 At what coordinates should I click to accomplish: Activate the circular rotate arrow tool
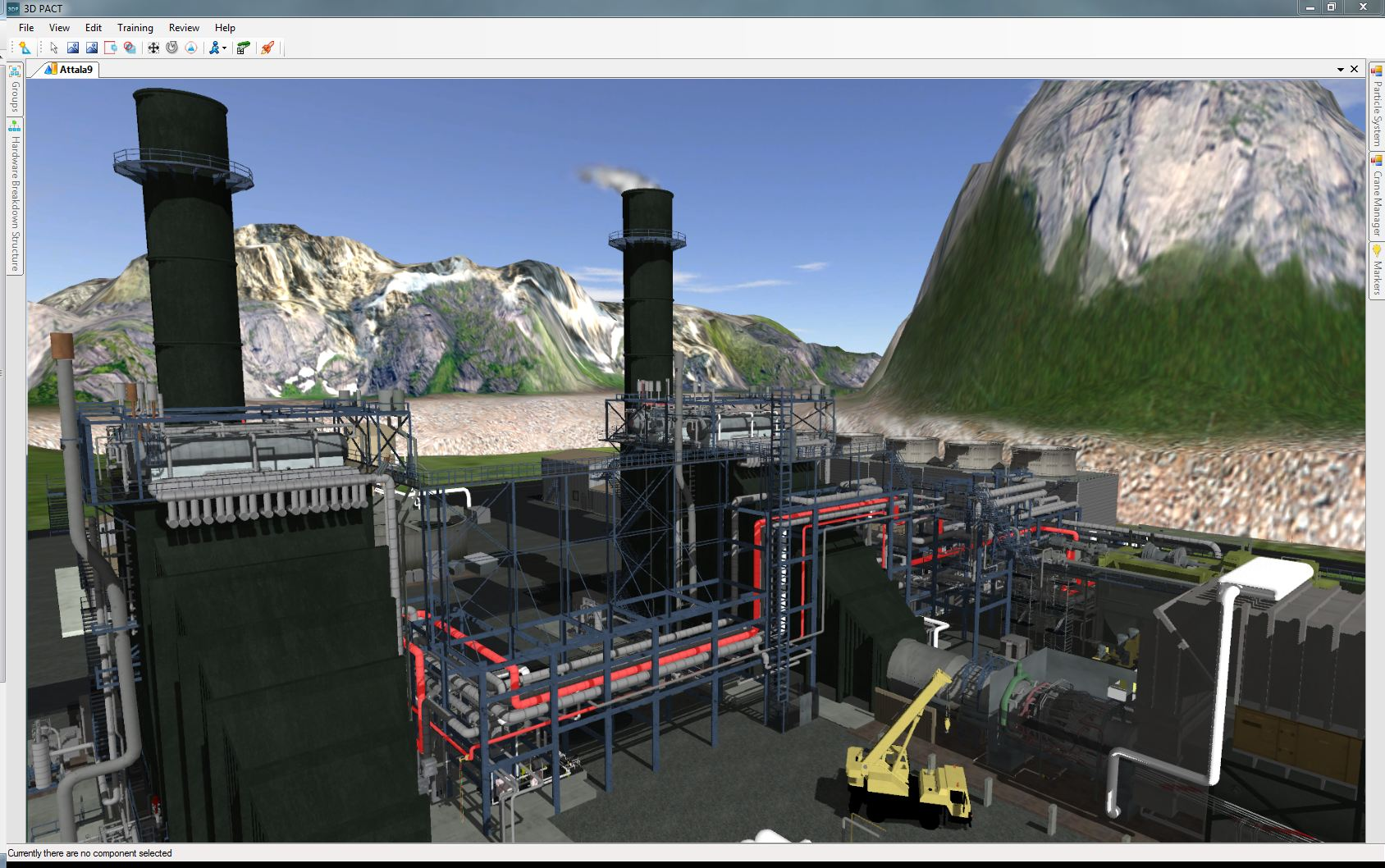pyautogui.click(x=172, y=48)
